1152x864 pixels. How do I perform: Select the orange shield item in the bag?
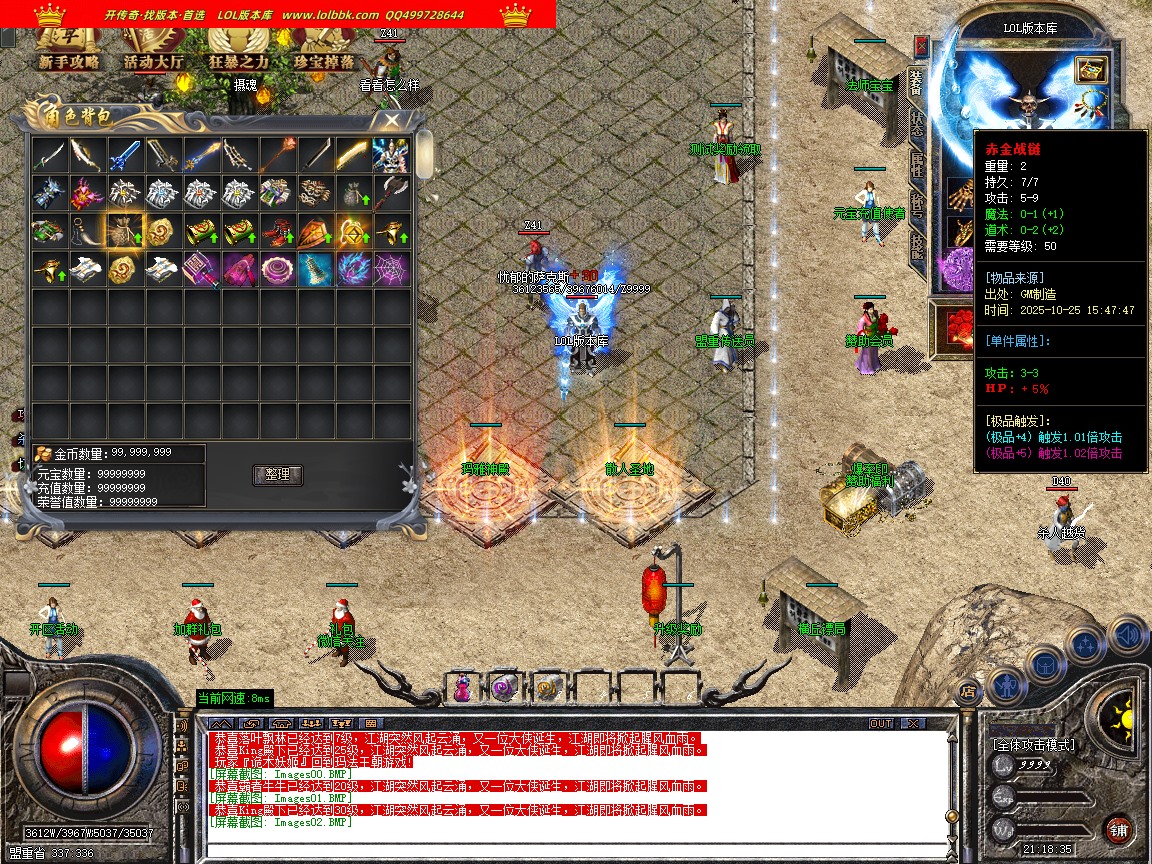315,231
